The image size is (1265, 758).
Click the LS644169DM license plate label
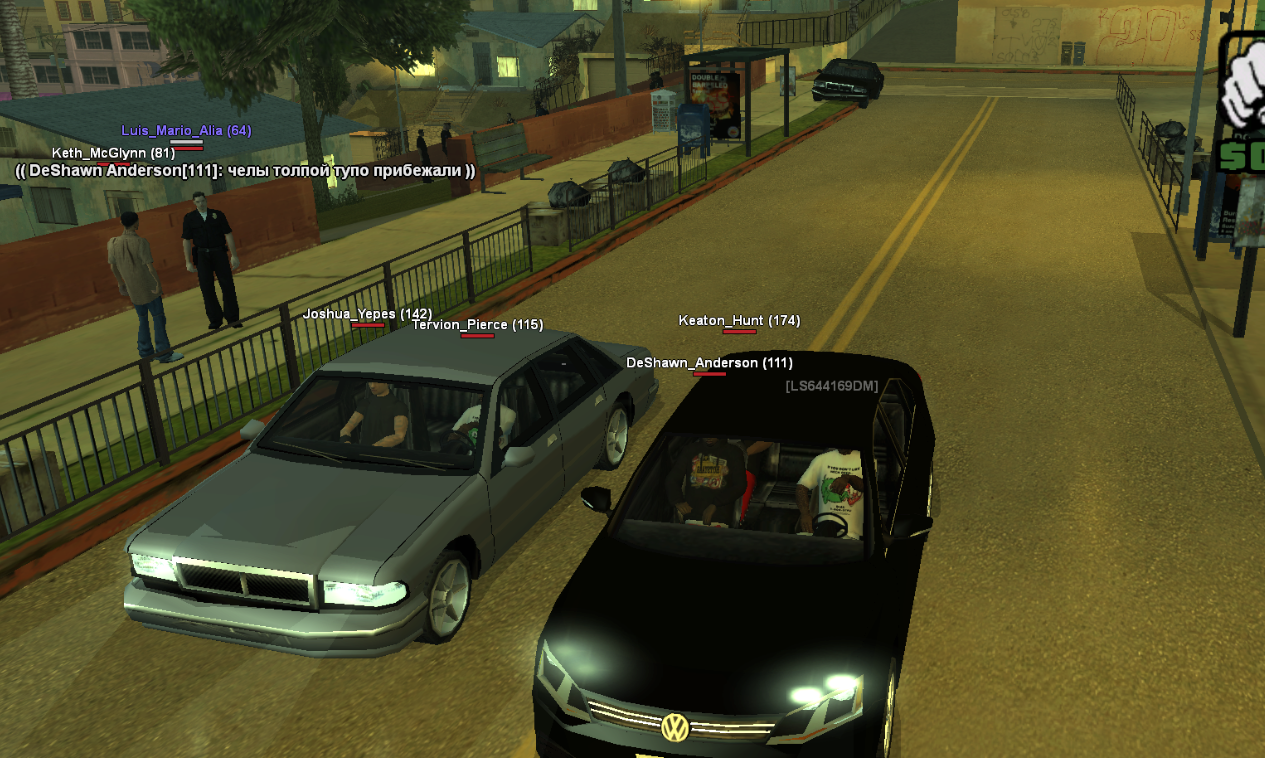click(x=831, y=386)
